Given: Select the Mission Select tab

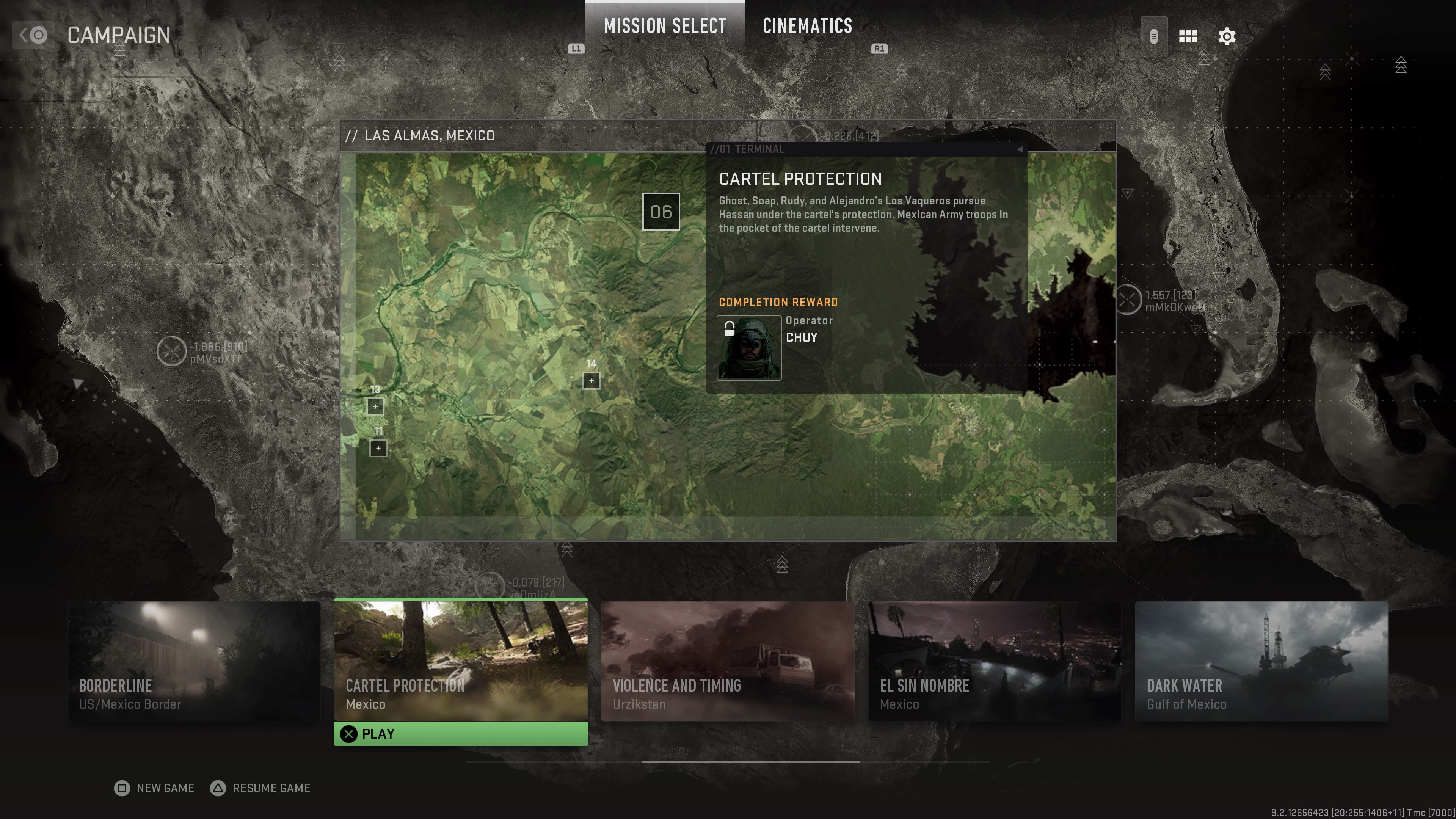Looking at the screenshot, I should click(665, 26).
